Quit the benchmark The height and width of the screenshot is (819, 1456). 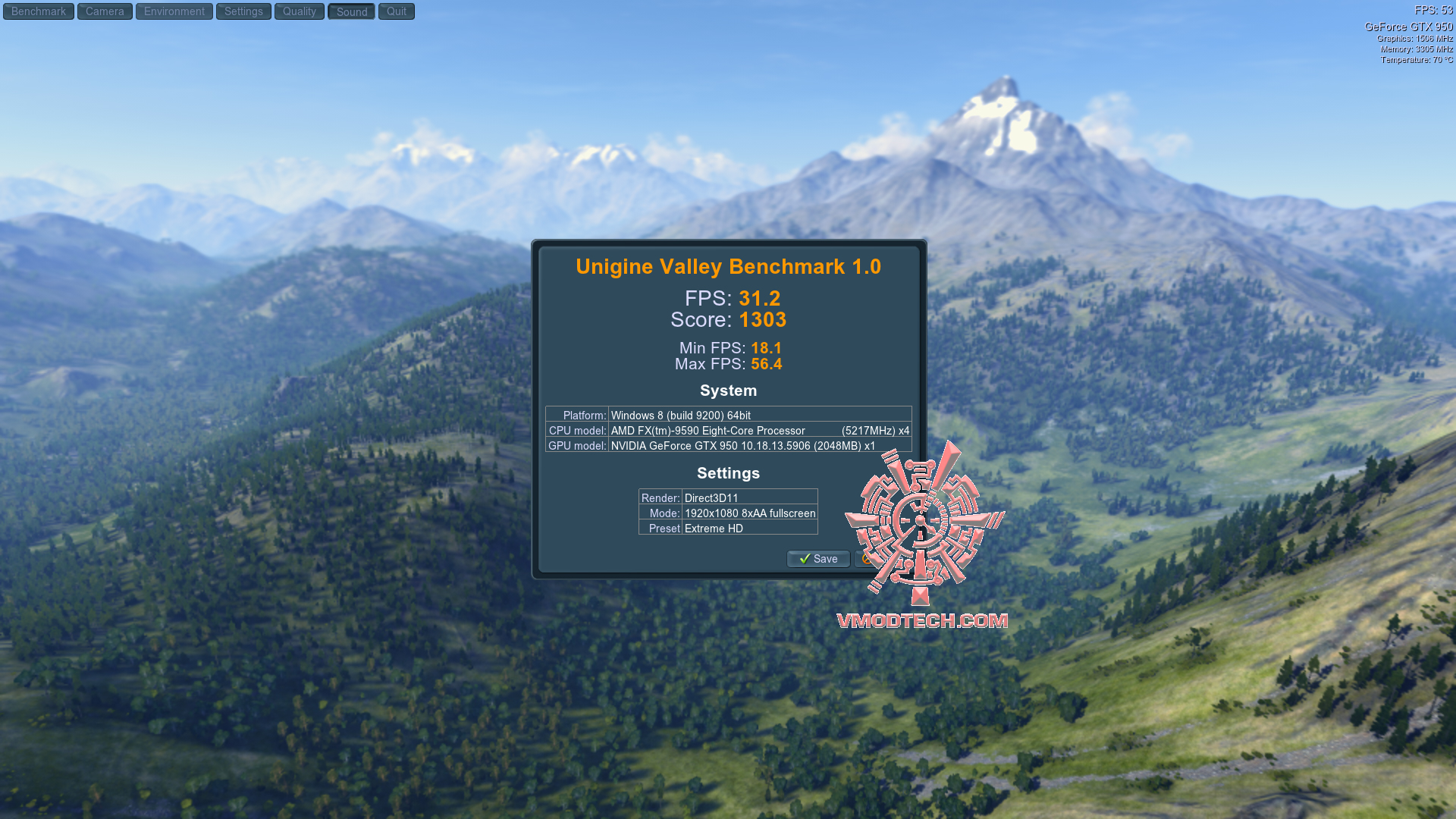pyautogui.click(x=397, y=11)
